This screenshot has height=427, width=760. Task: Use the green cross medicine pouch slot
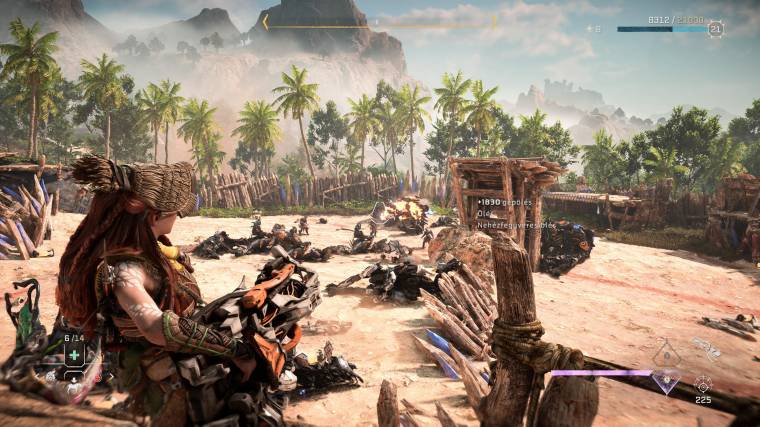tap(74, 355)
